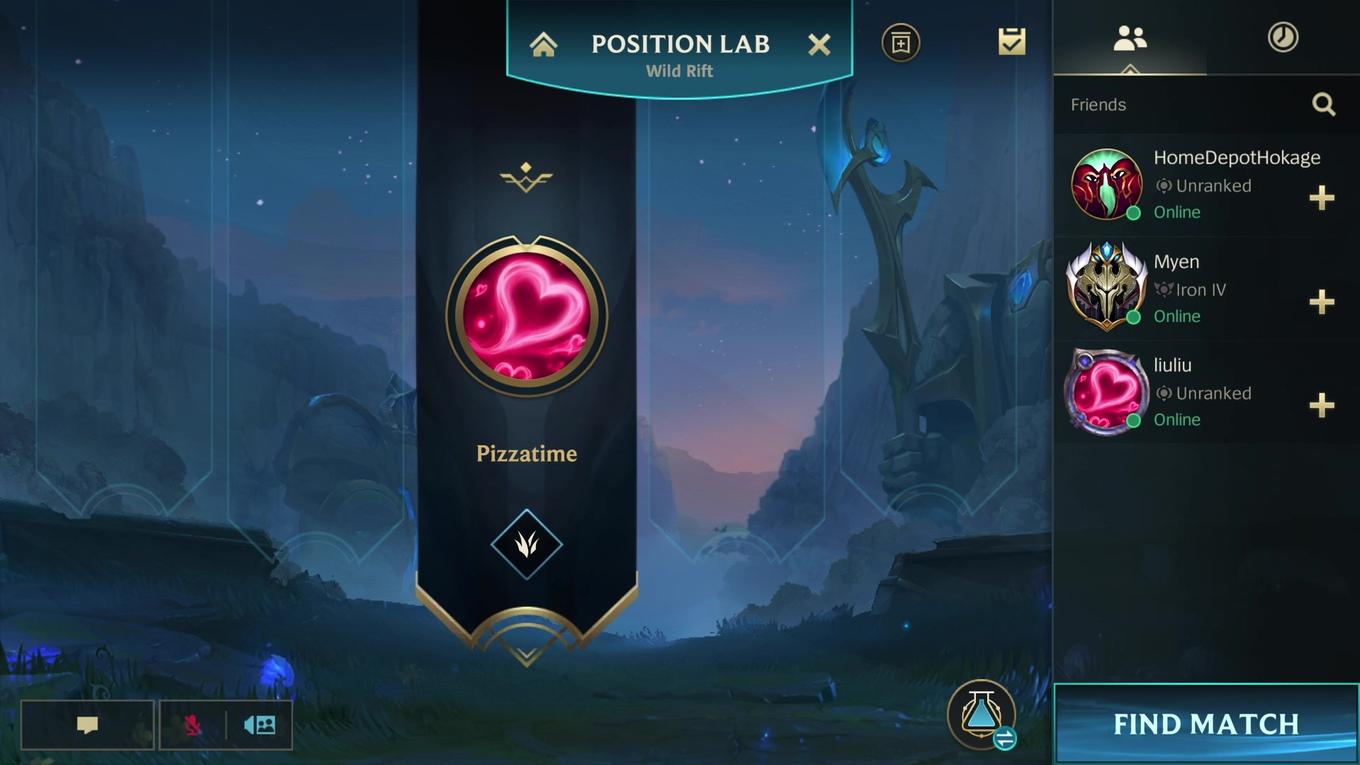Viewport: 1360px width, 765px height.
Task: Expand the banner's bottom chevron
Action: (527, 655)
